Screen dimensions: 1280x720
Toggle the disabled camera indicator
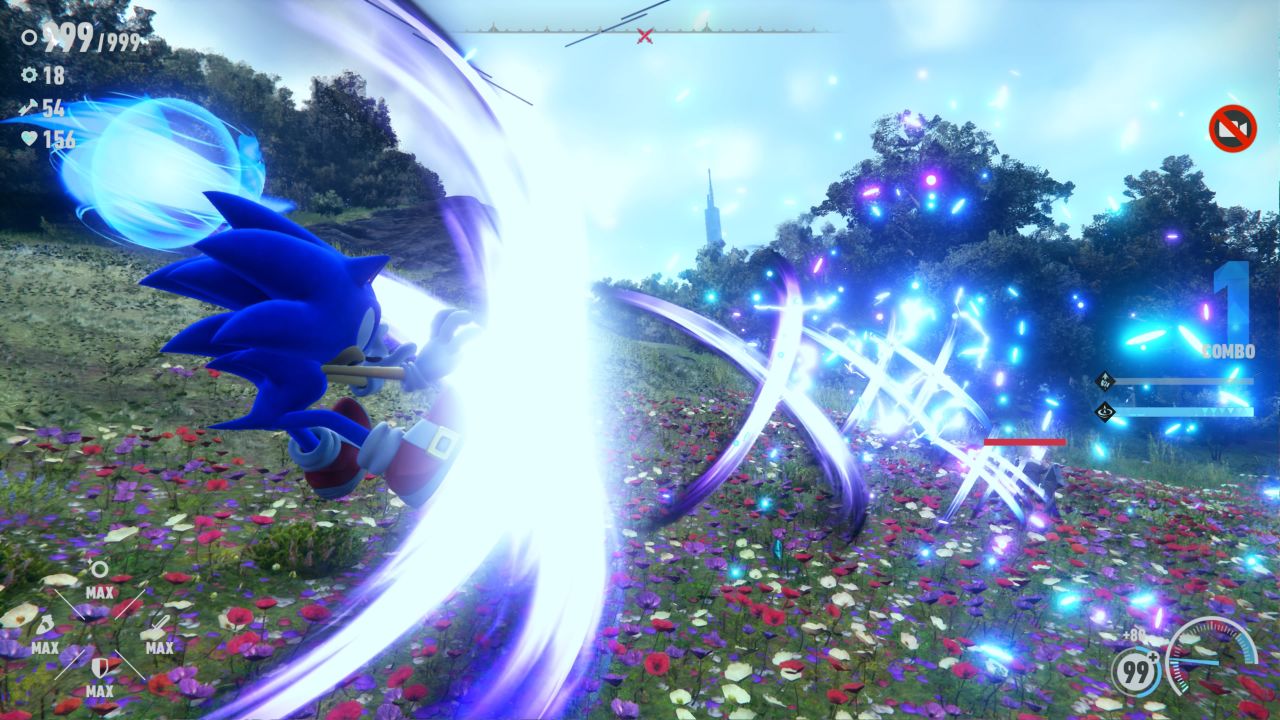point(1231,125)
